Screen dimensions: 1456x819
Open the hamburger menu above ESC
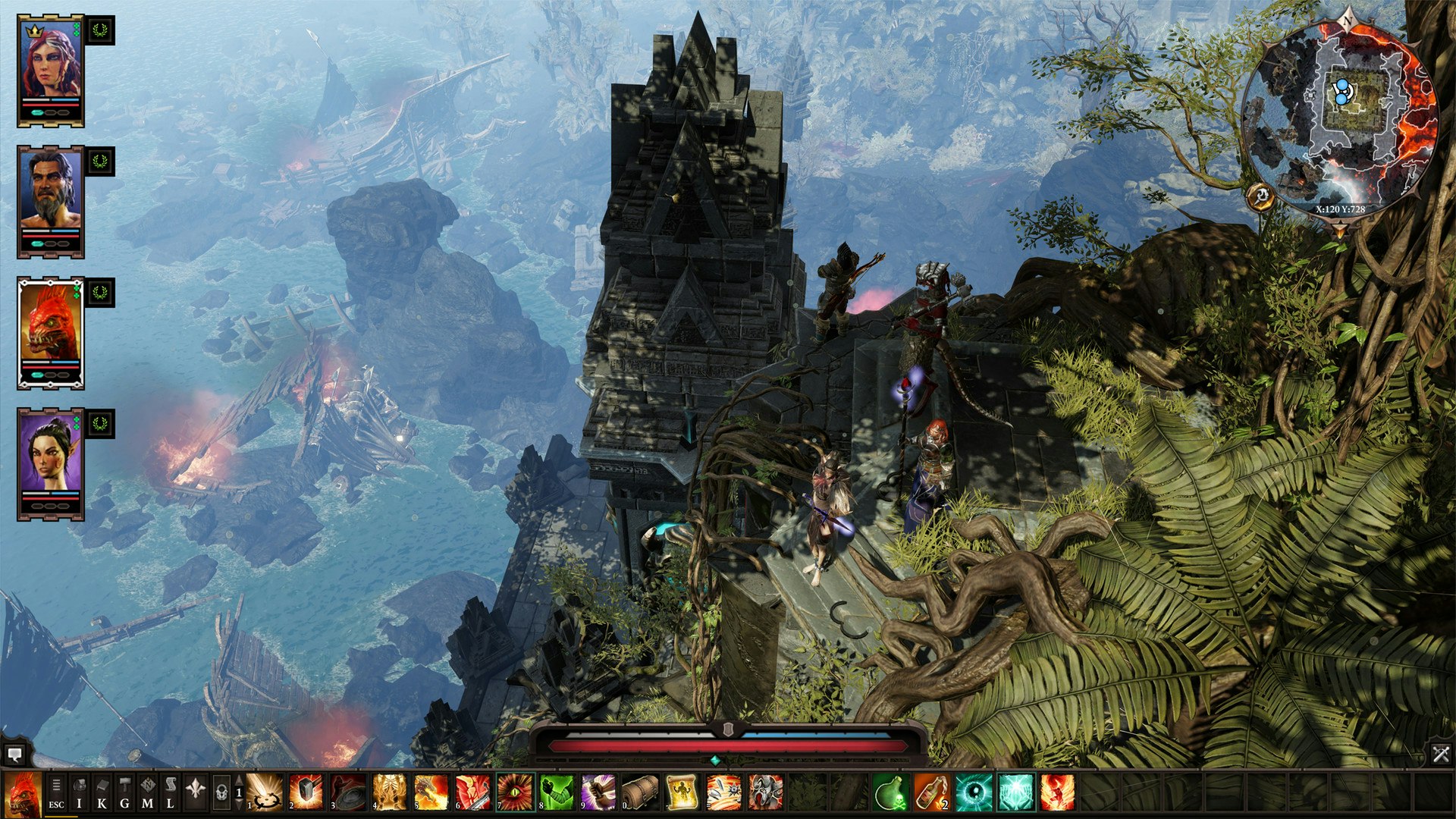click(58, 783)
